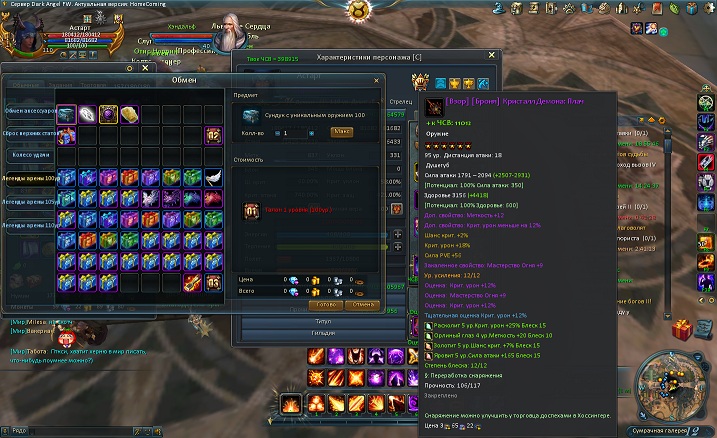The width and height of the screenshot is (717, 438).
Task: Select the Титул row in character panel
Action: (x=322, y=321)
